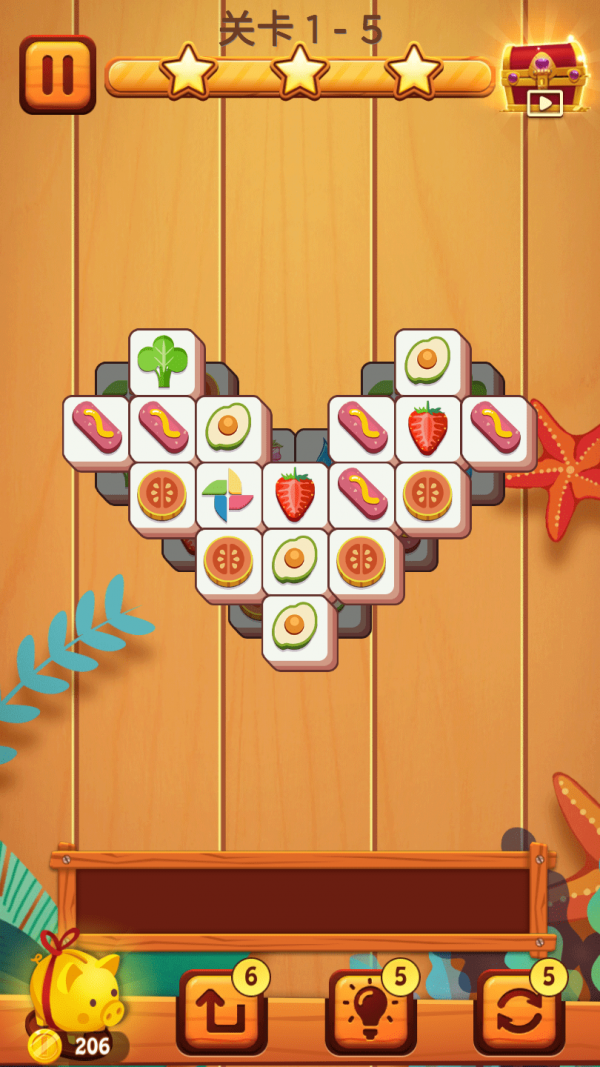Select the strawberry tile between two sausage tiles
Image resolution: width=600 pixels, height=1067 pixels.
coord(427,428)
